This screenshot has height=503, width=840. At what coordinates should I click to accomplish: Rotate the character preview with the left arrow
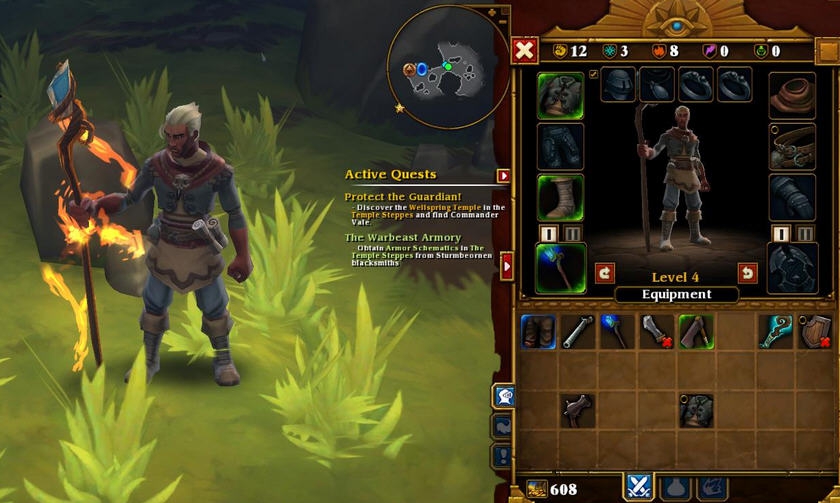click(604, 272)
